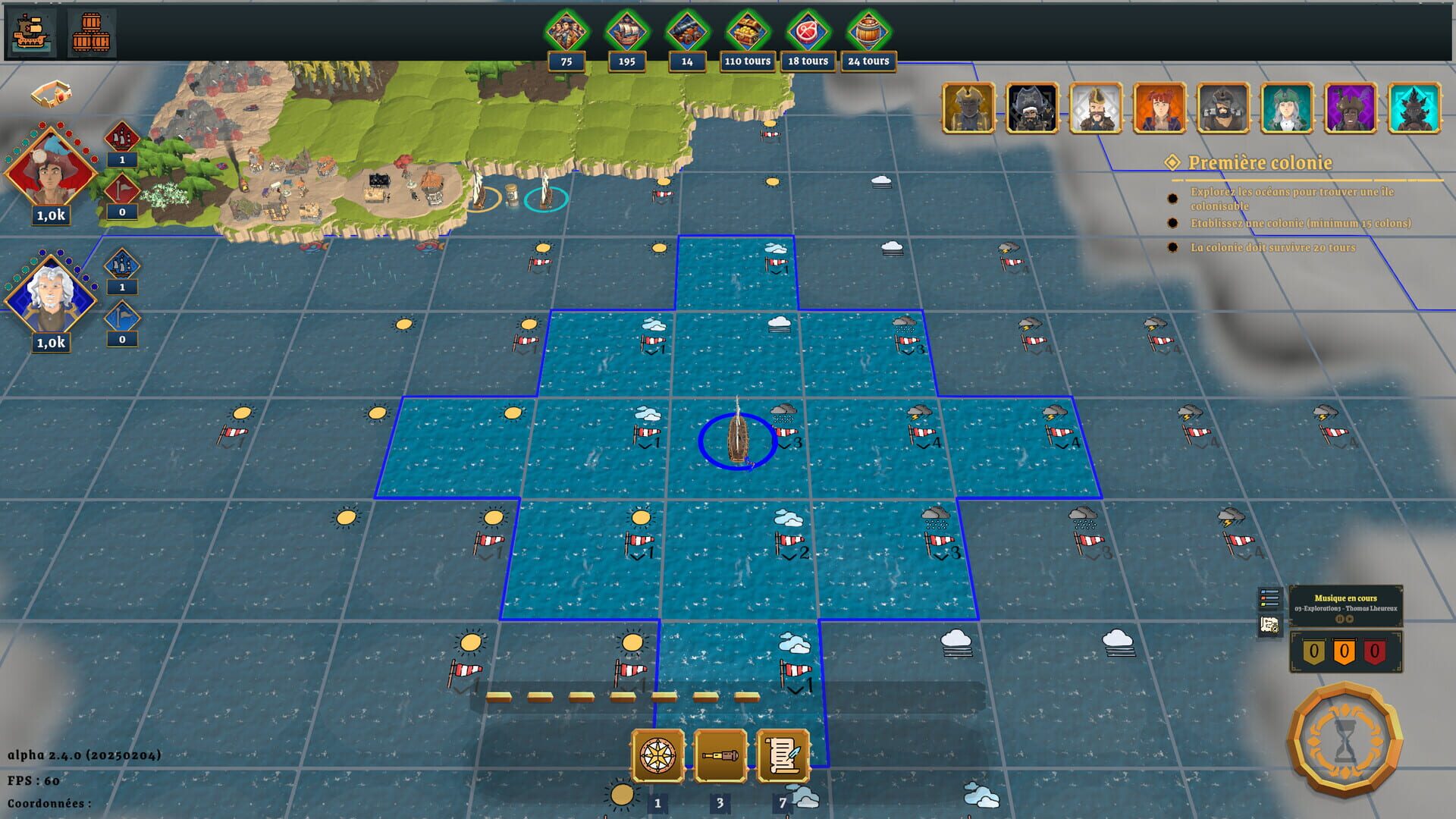This screenshot has height=819, width=1456.
Task: Select the teal tree leader portrait
Action: click(1414, 108)
